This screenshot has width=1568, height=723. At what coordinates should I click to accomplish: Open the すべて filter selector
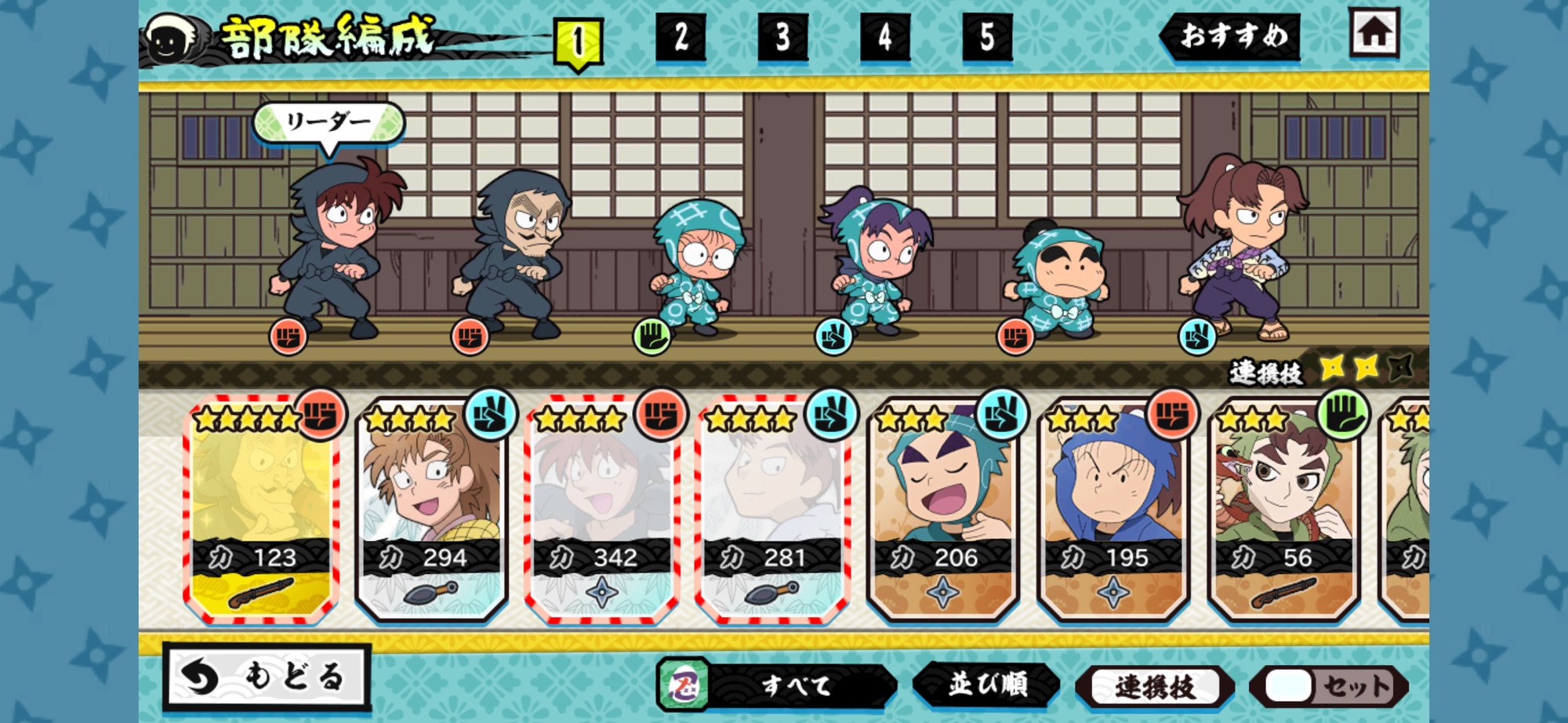(x=776, y=685)
